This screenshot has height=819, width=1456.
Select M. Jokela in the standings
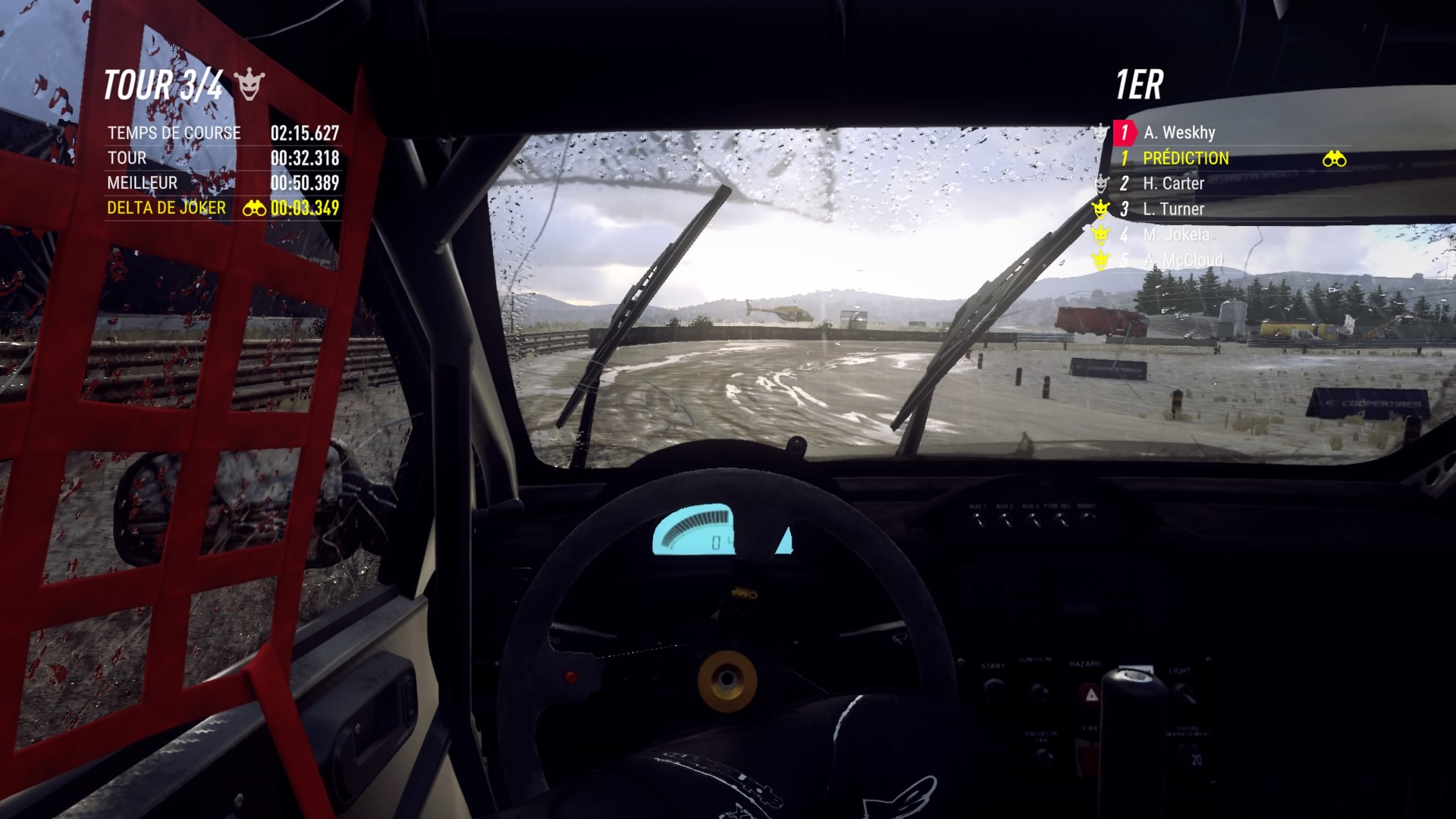(1175, 235)
